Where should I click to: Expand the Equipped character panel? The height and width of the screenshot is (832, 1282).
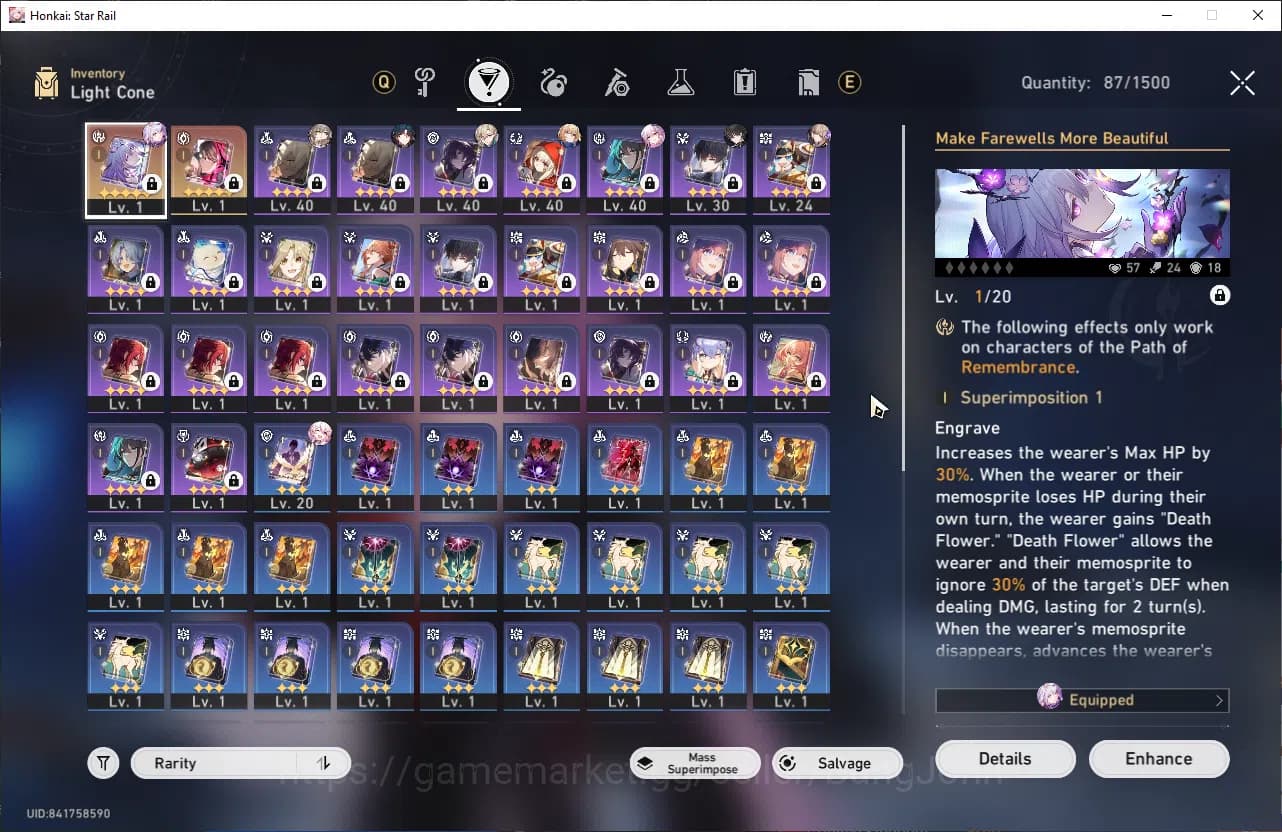1082,700
